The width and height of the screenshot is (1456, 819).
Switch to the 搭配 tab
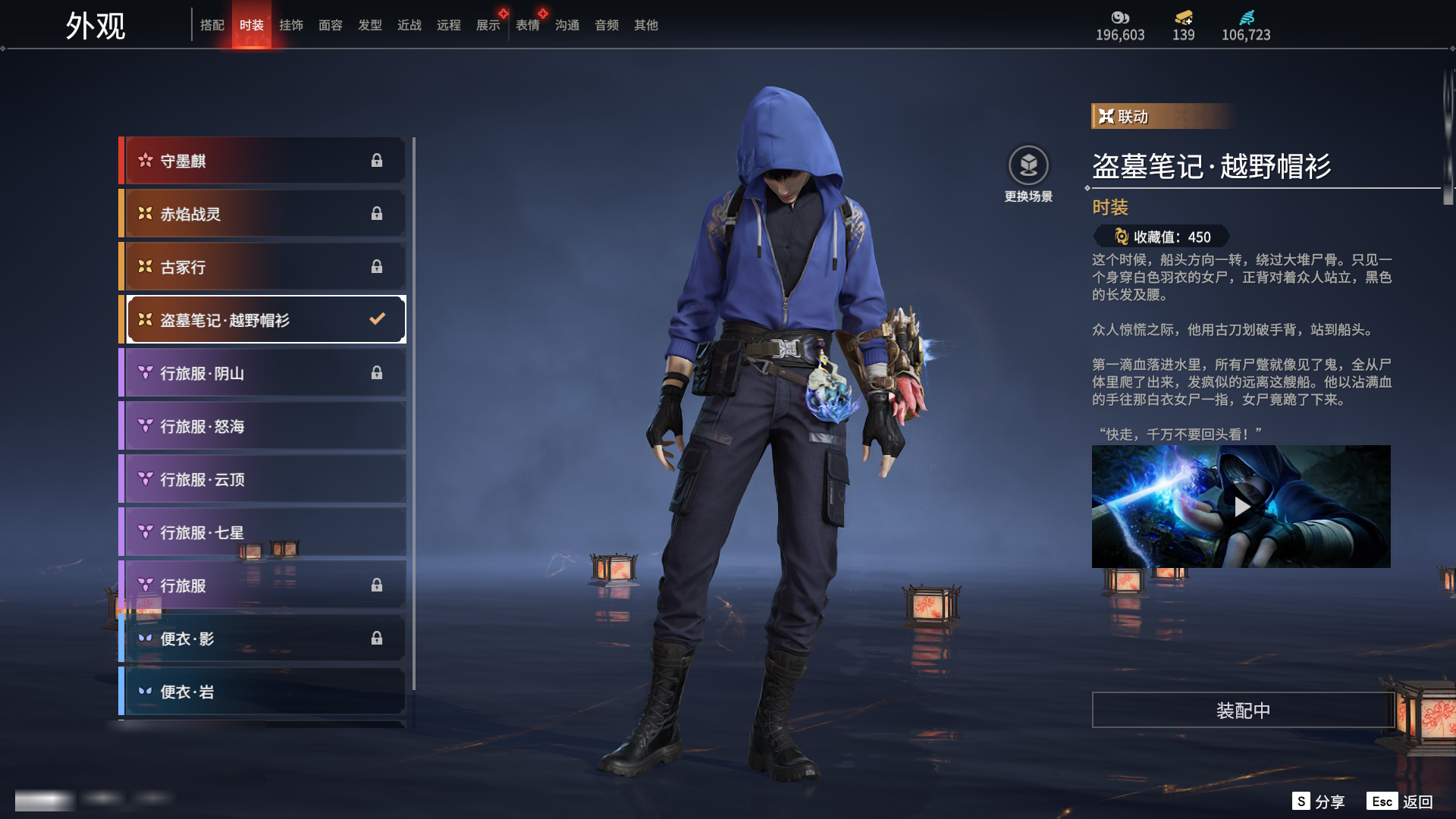[212, 25]
